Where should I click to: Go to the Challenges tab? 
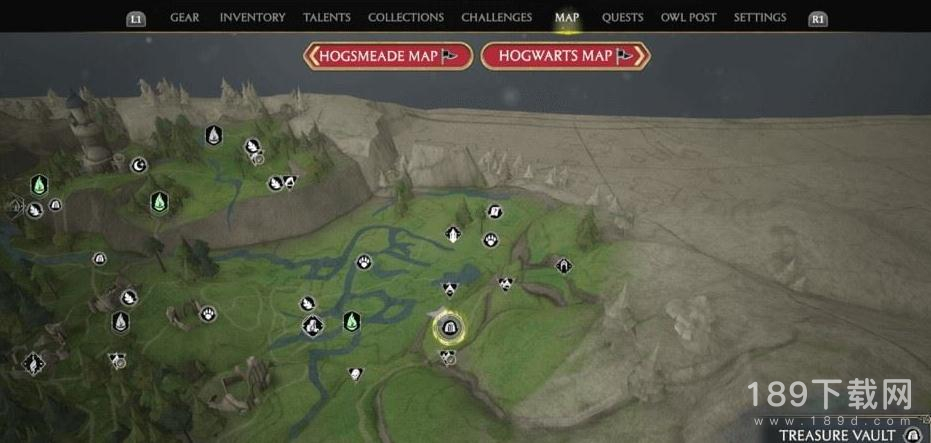click(x=496, y=17)
